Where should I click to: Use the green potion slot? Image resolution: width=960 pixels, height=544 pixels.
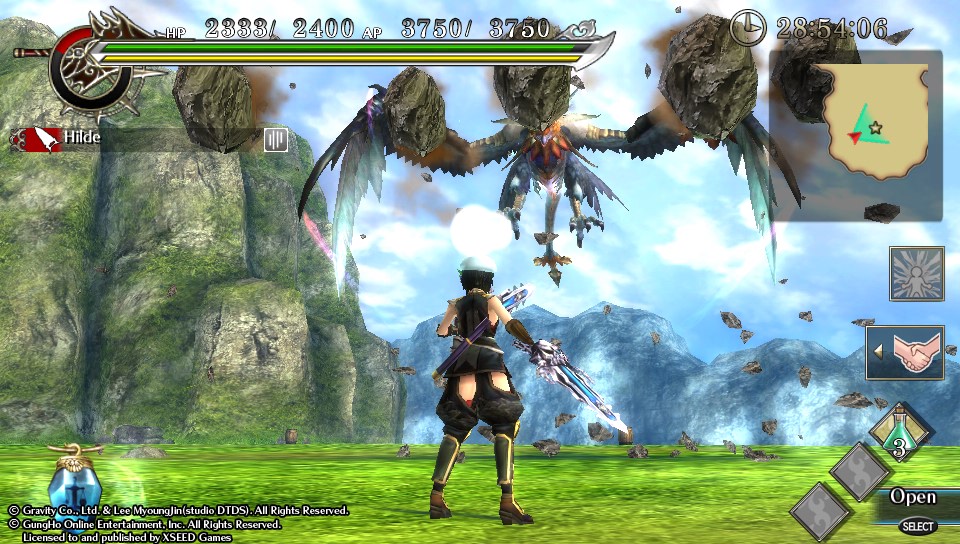pyautogui.click(x=900, y=434)
